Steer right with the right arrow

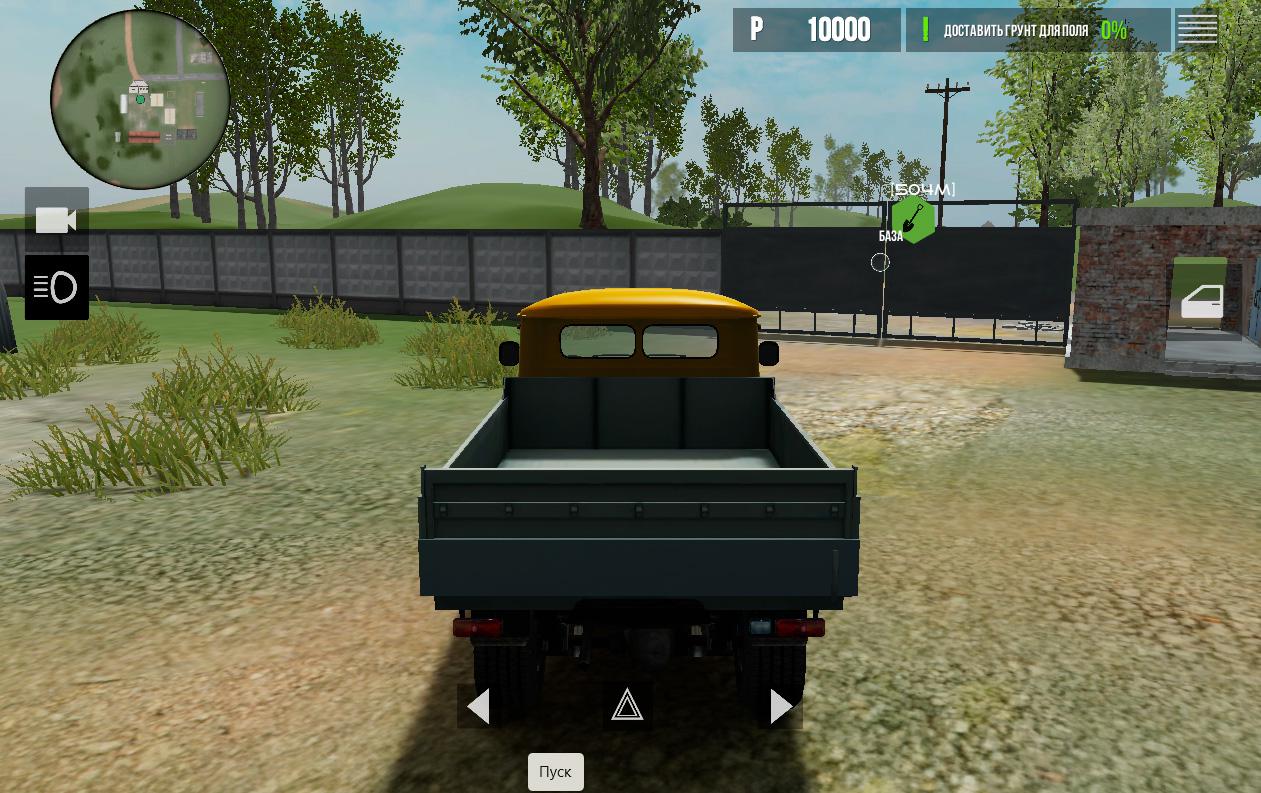pos(781,707)
